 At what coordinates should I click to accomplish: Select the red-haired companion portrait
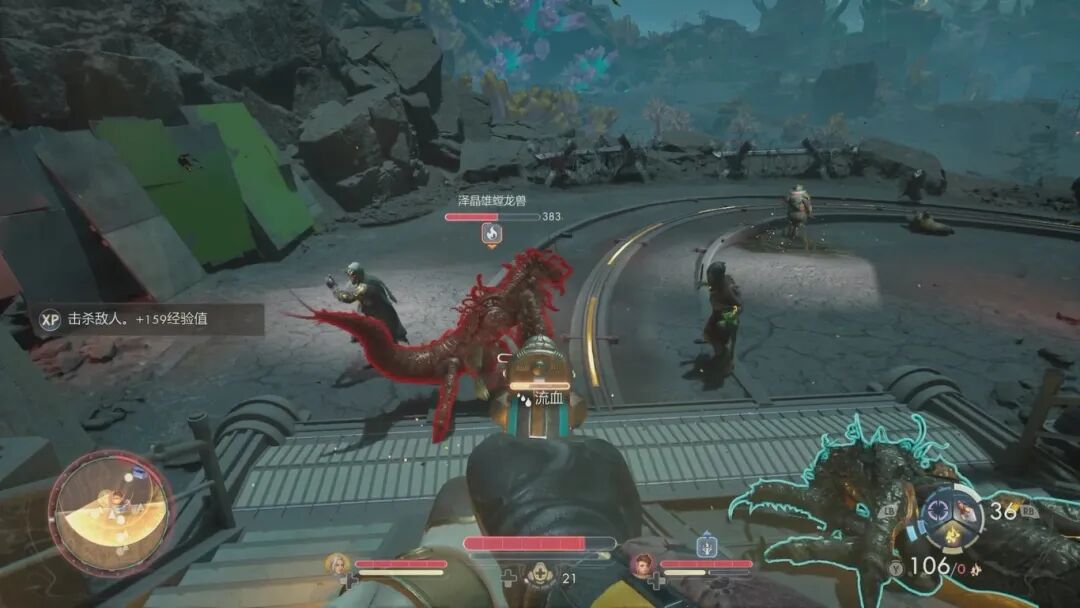click(643, 565)
